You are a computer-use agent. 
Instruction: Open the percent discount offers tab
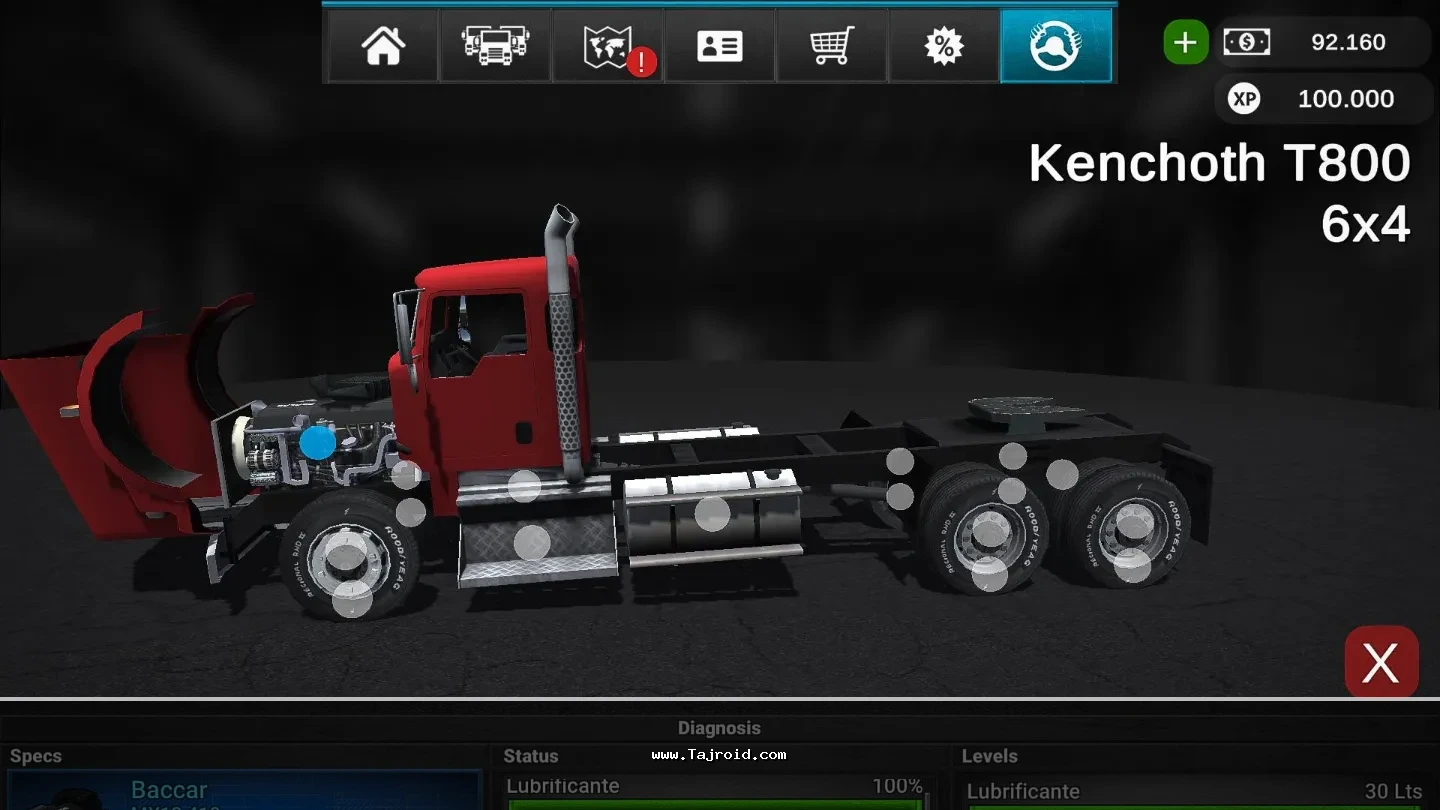pos(943,46)
